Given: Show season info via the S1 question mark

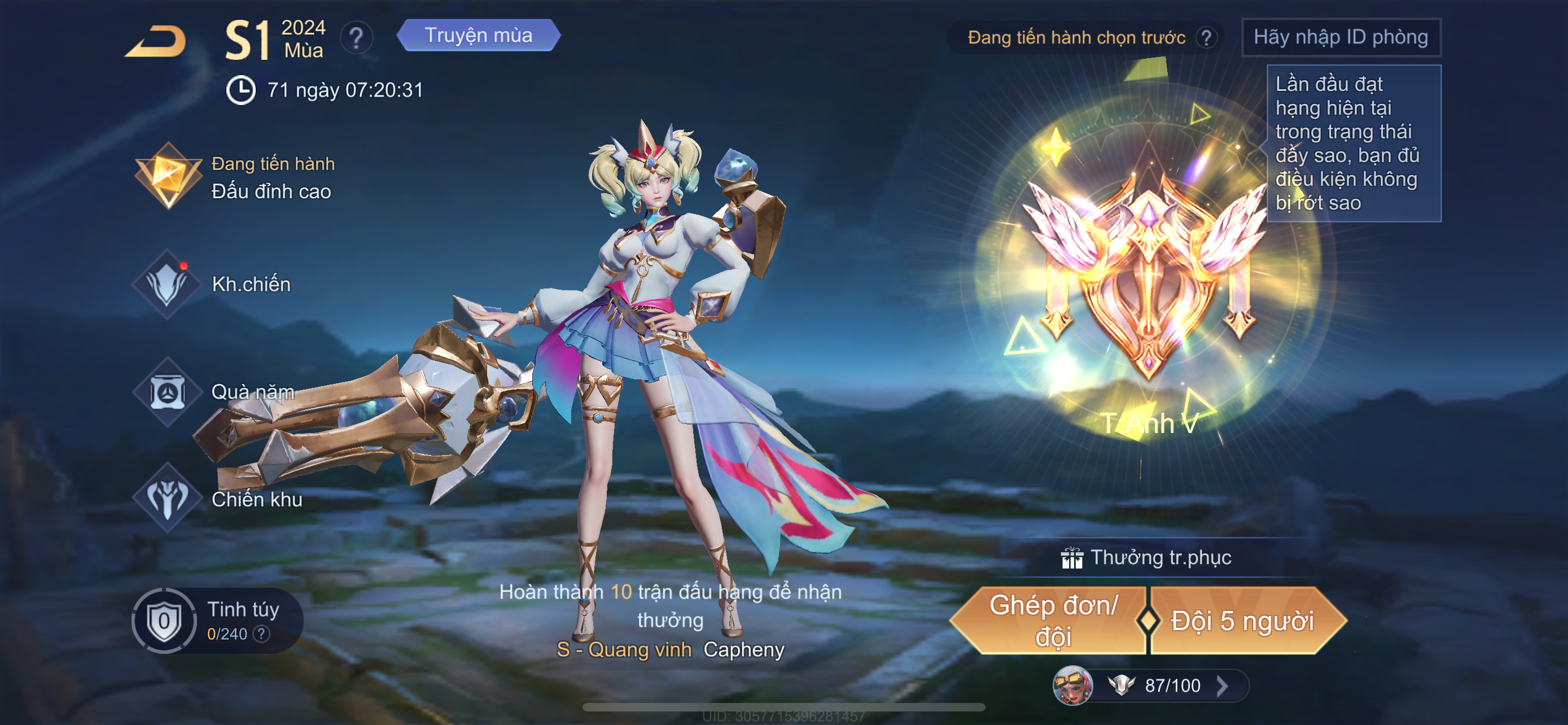Looking at the screenshot, I should (x=356, y=39).
